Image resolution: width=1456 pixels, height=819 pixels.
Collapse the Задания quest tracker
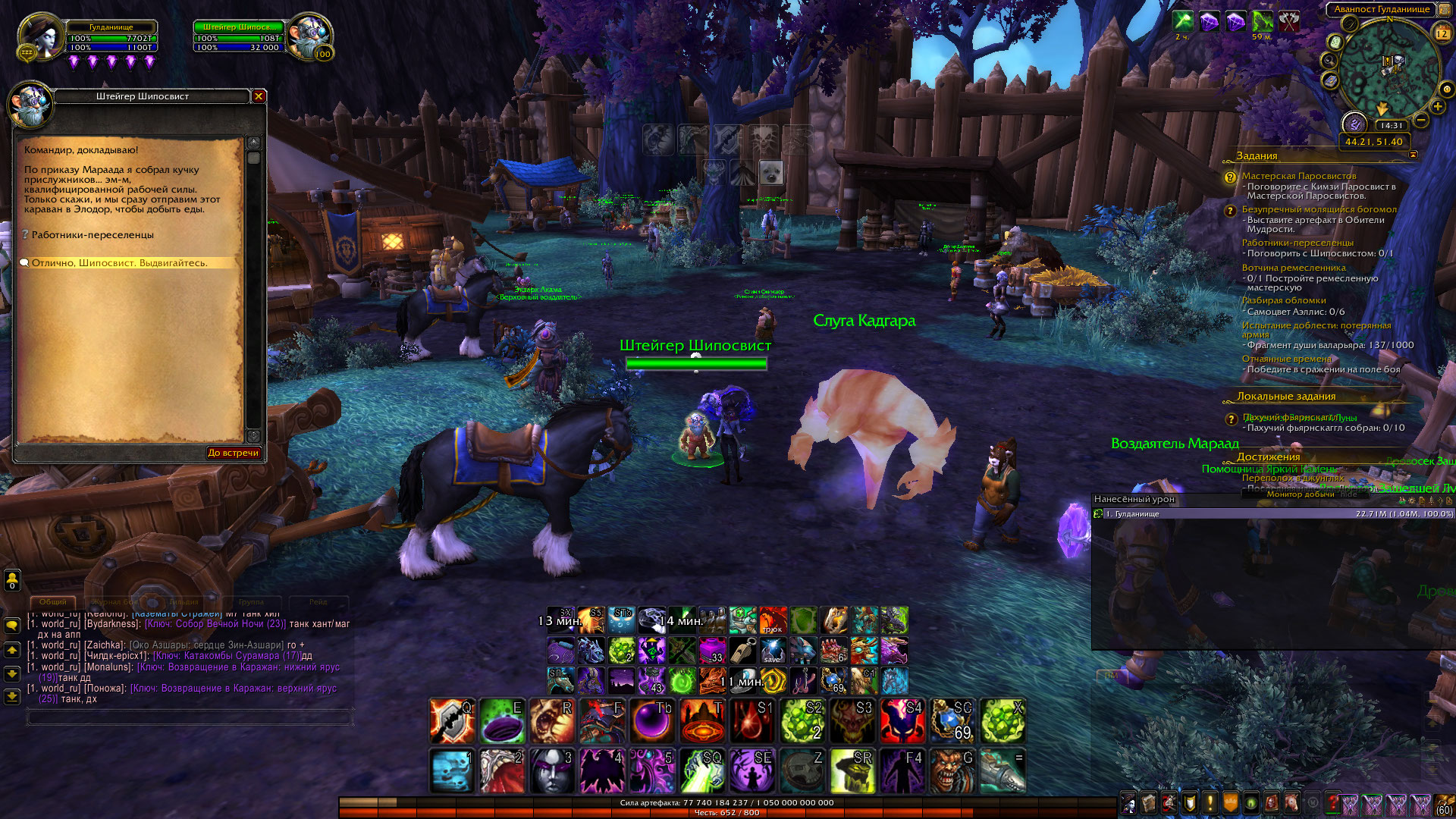tap(1413, 155)
